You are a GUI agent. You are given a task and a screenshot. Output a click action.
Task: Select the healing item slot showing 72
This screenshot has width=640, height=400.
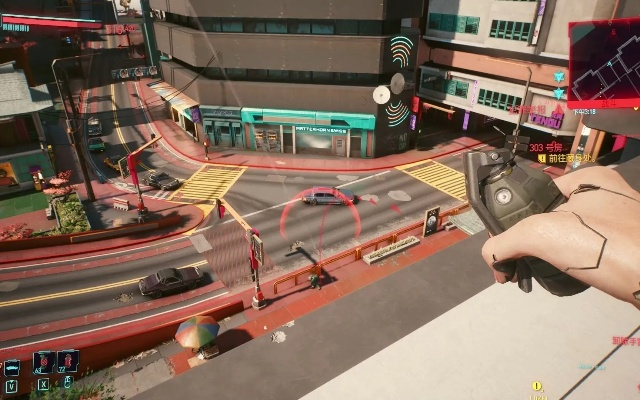tap(67, 361)
